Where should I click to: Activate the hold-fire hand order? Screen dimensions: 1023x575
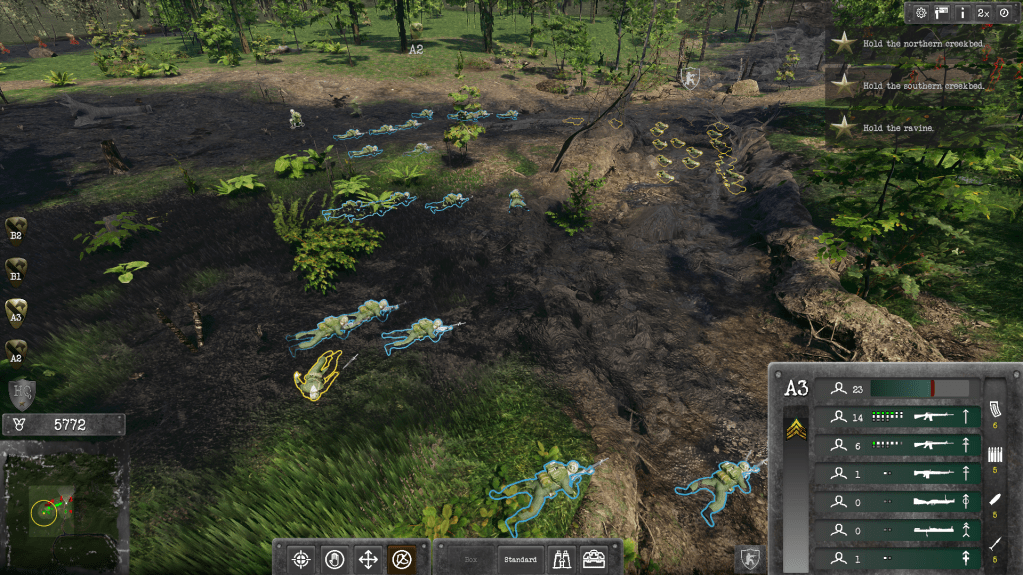[334, 559]
